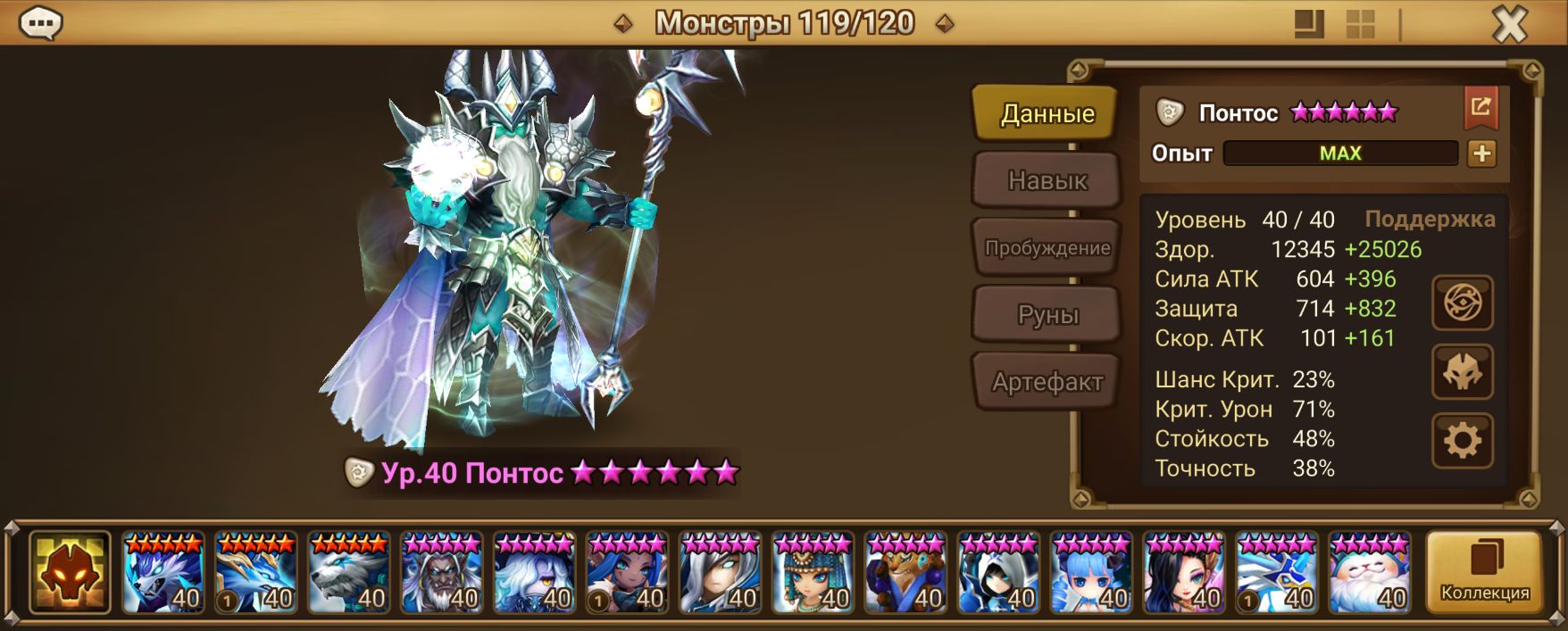Screen dimensions: 1568x631
Task: Go to the next monster with the right arrow
Action: [x=944, y=24]
